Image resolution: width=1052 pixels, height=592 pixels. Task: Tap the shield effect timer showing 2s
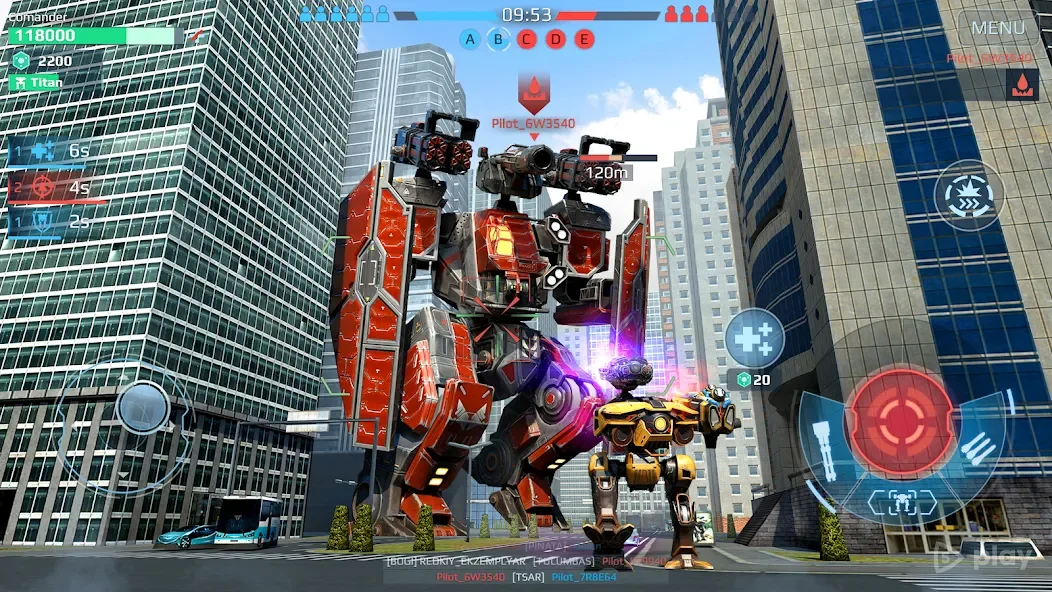(x=52, y=222)
